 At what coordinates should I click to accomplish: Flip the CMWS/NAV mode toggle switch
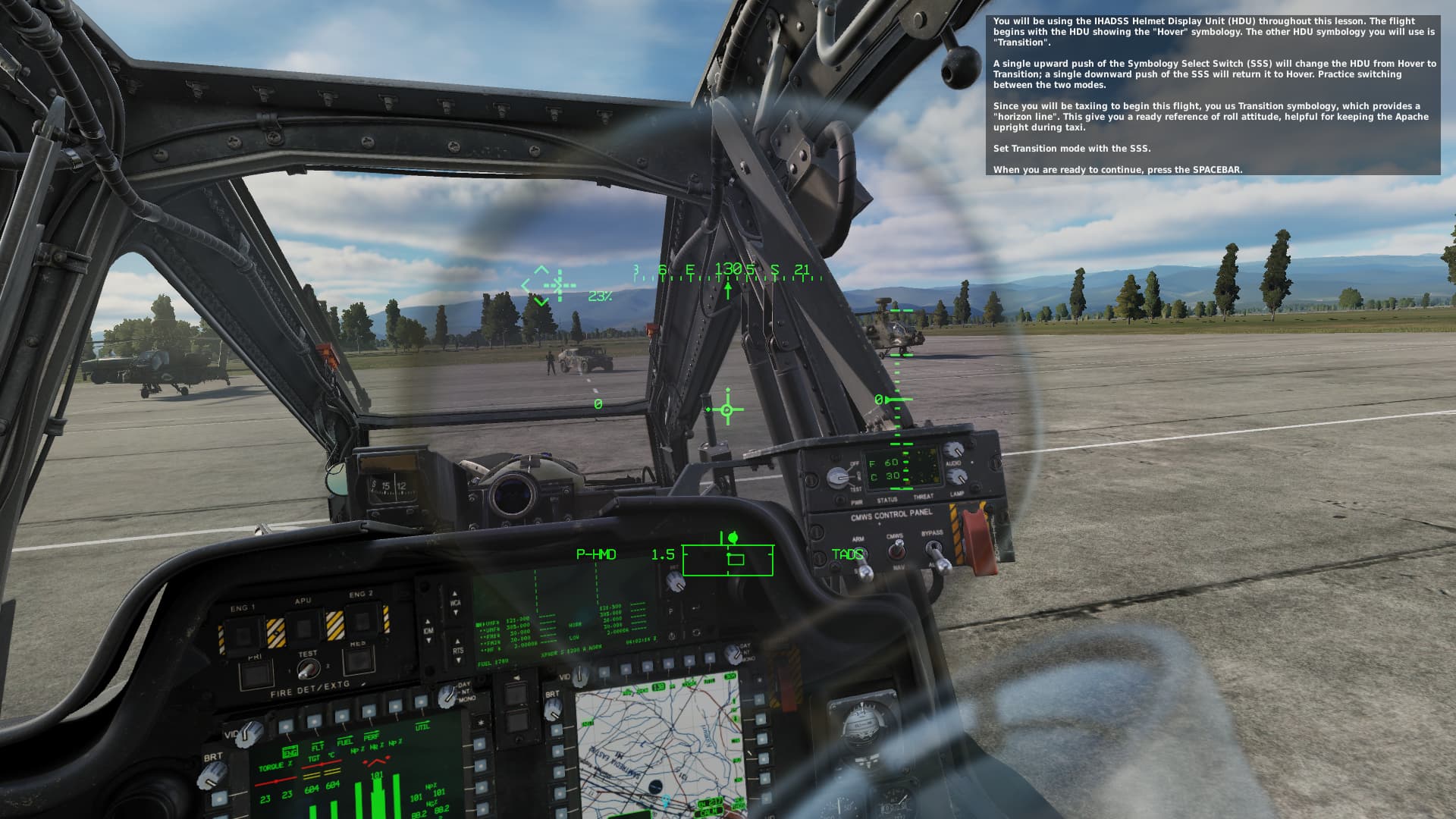coord(898,549)
